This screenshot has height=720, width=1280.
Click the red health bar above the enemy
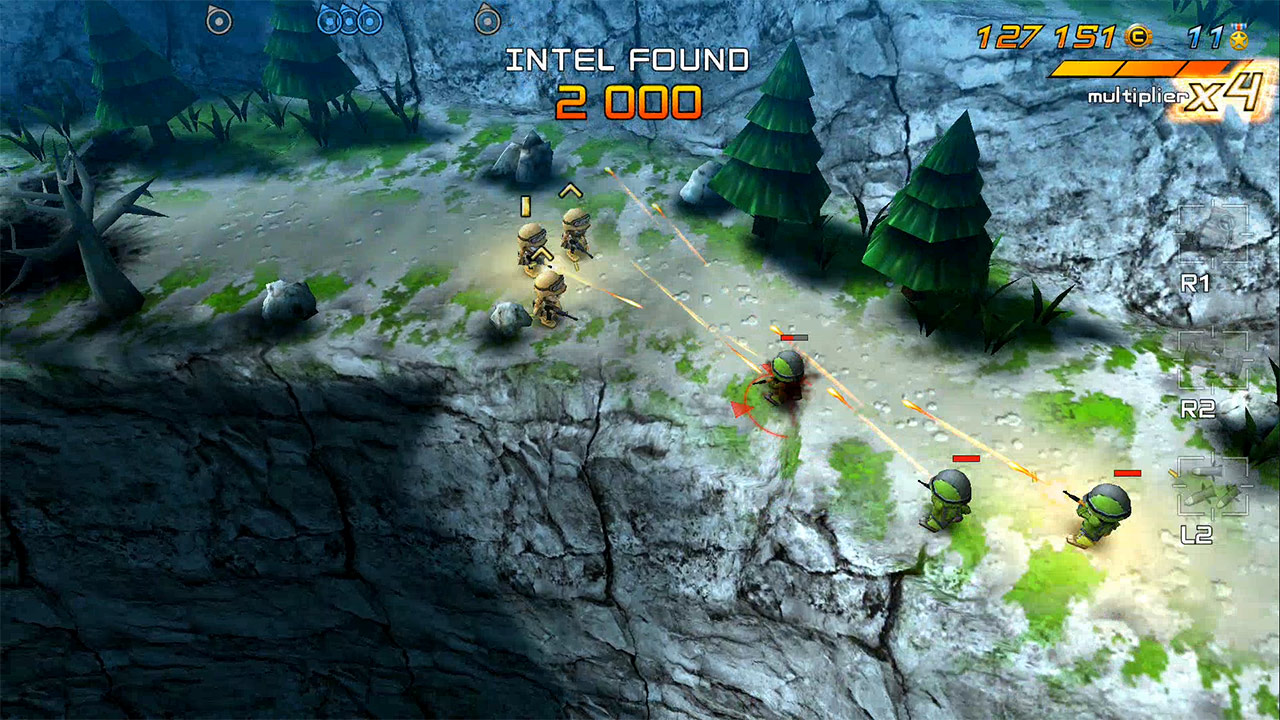click(795, 337)
